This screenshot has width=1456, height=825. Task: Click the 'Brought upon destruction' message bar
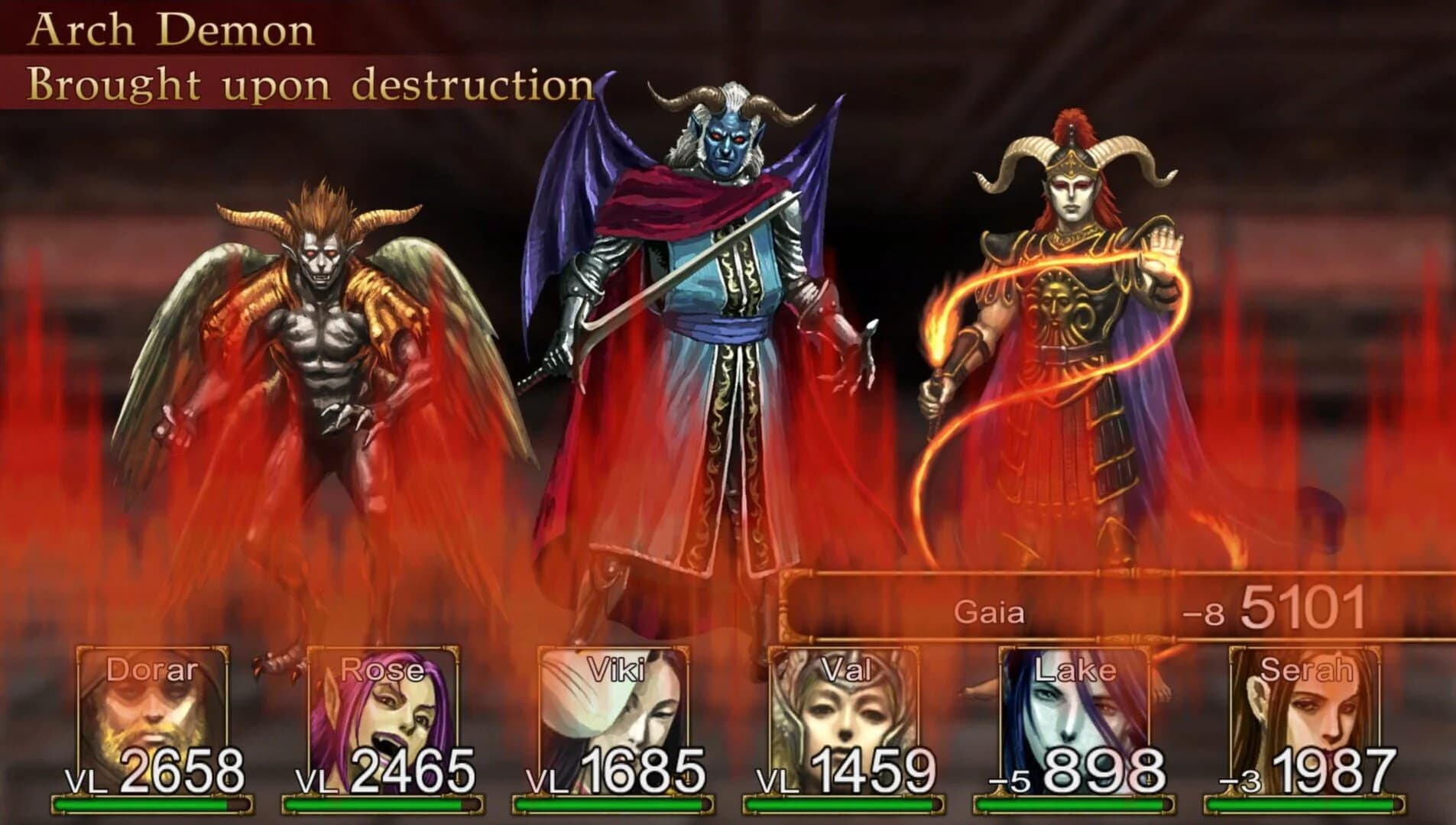(306, 86)
